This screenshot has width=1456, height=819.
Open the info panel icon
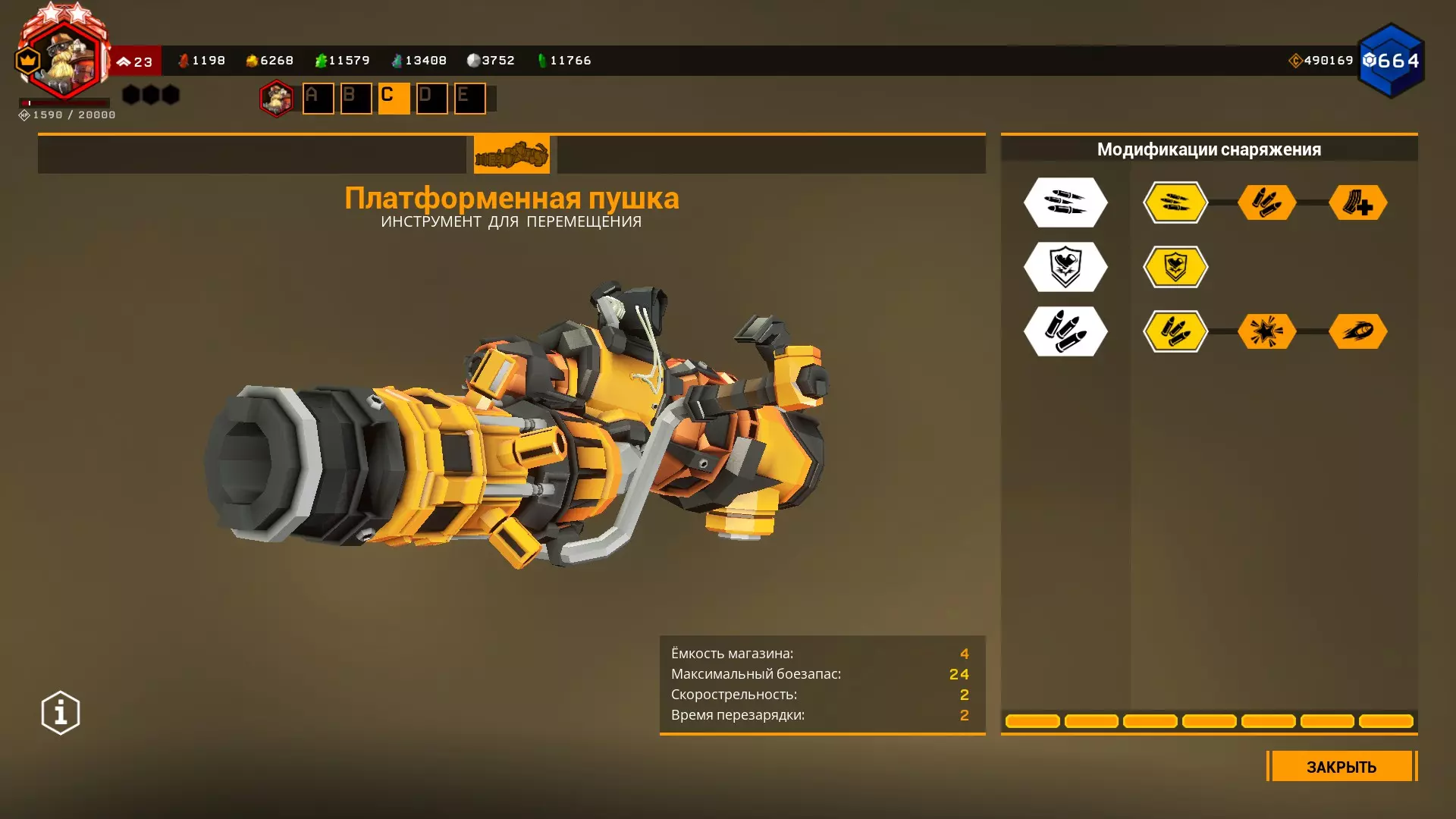coord(61,713)
